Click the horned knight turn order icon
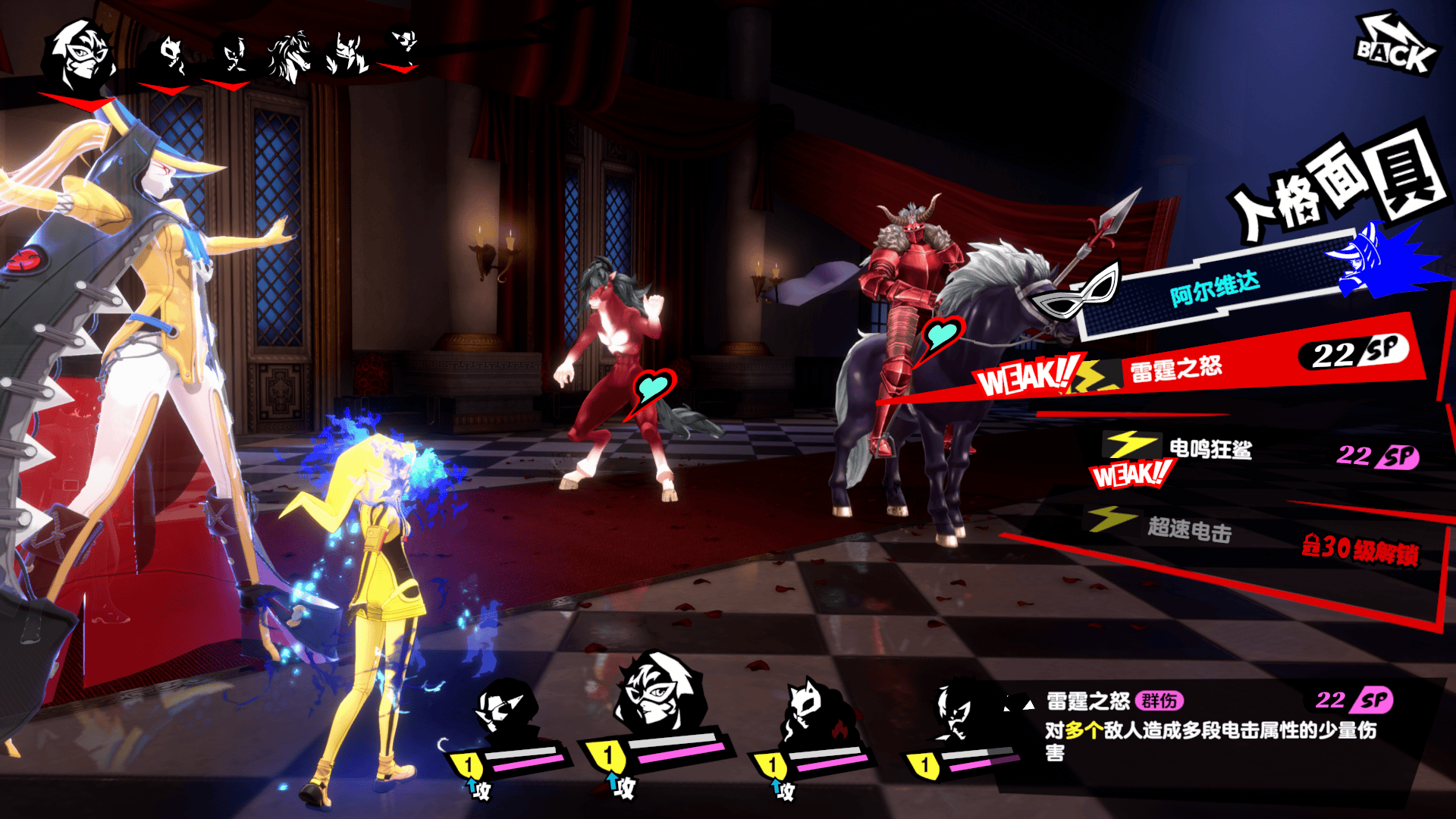 (x=347, y=55)
